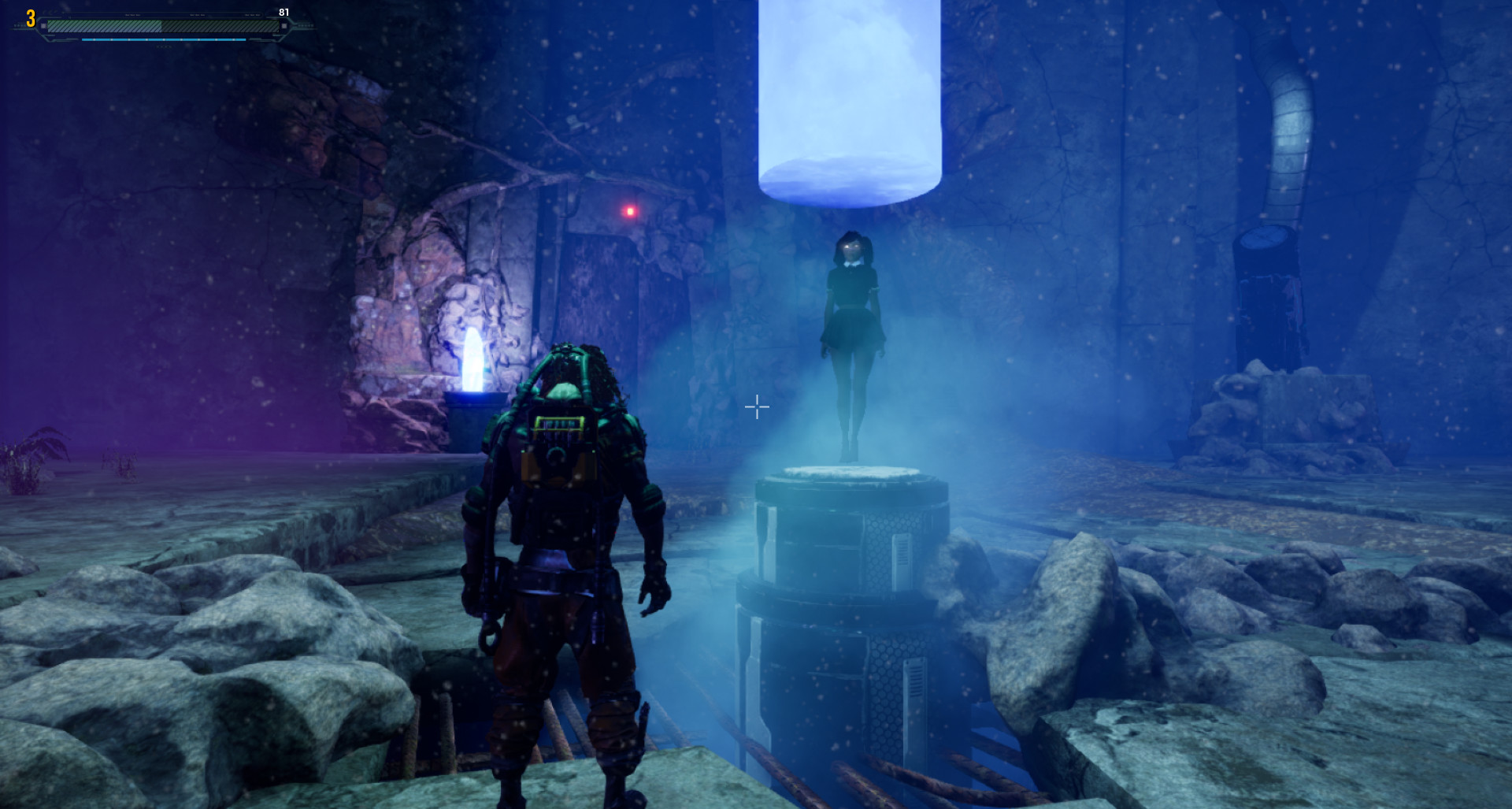Click the filled portion of the health bar
The height and width of the screenshot is (809, 1512).
[x=102, y=26]
